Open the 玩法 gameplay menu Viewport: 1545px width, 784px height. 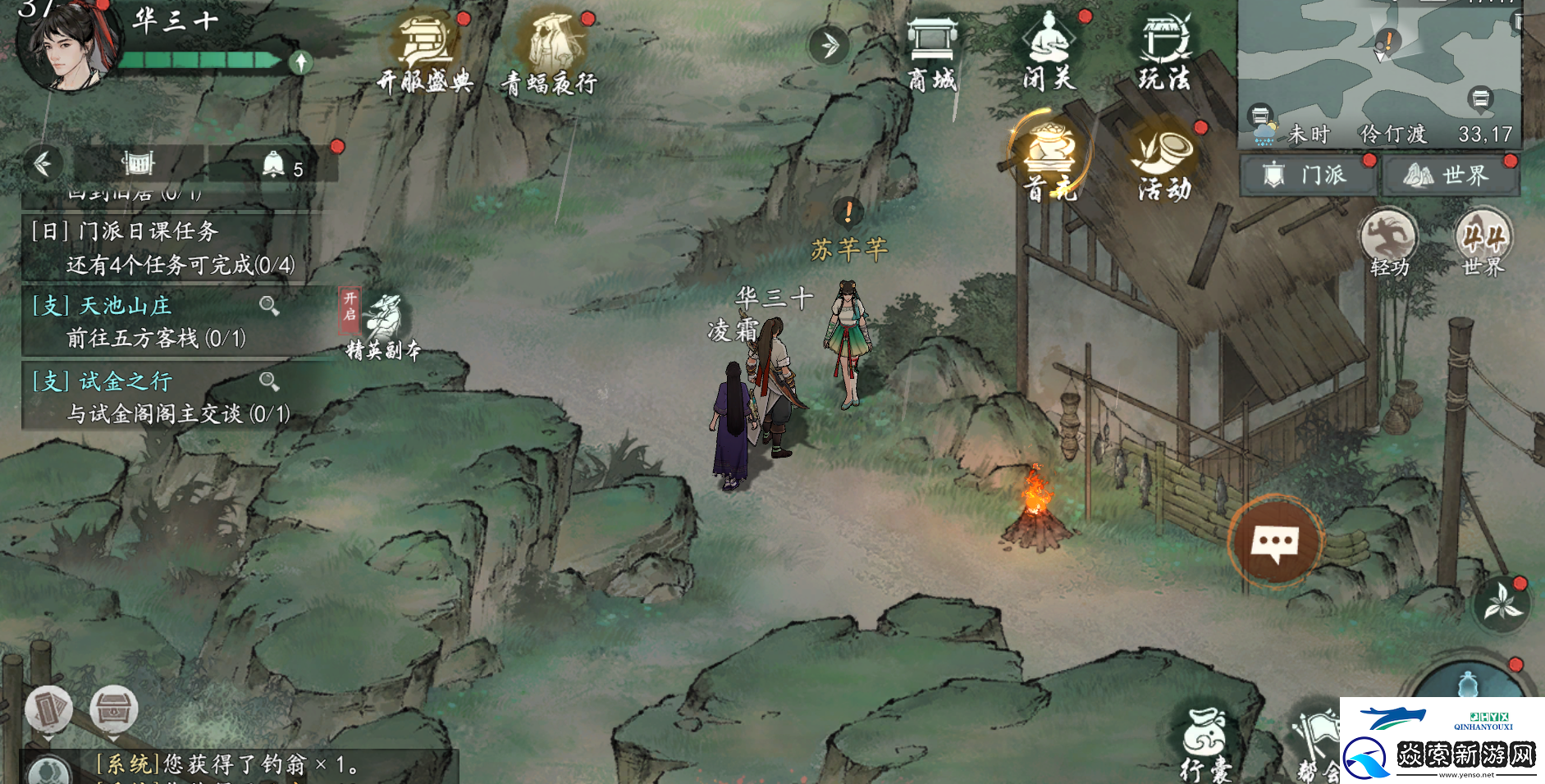[1164, 51]
